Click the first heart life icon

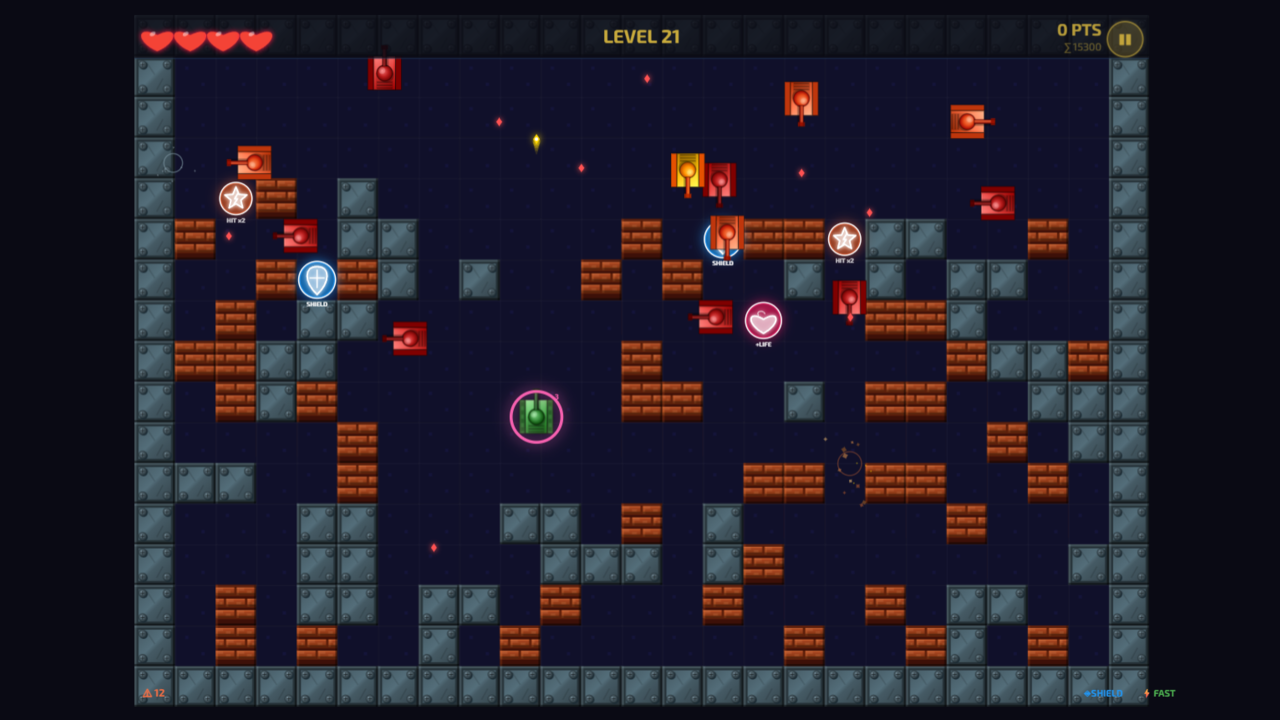click(158, 38)
